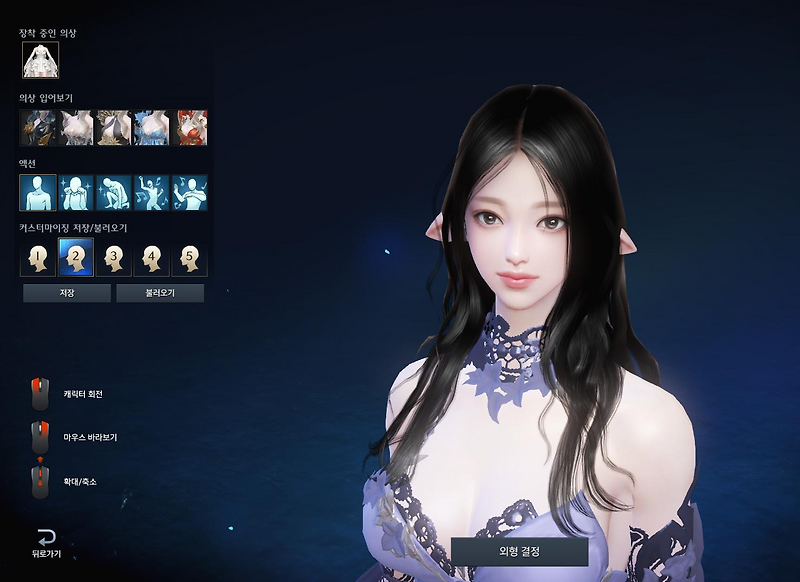The image size is (800, 582).
Task: Select customization save slot 1
Action: click(38, 258)
